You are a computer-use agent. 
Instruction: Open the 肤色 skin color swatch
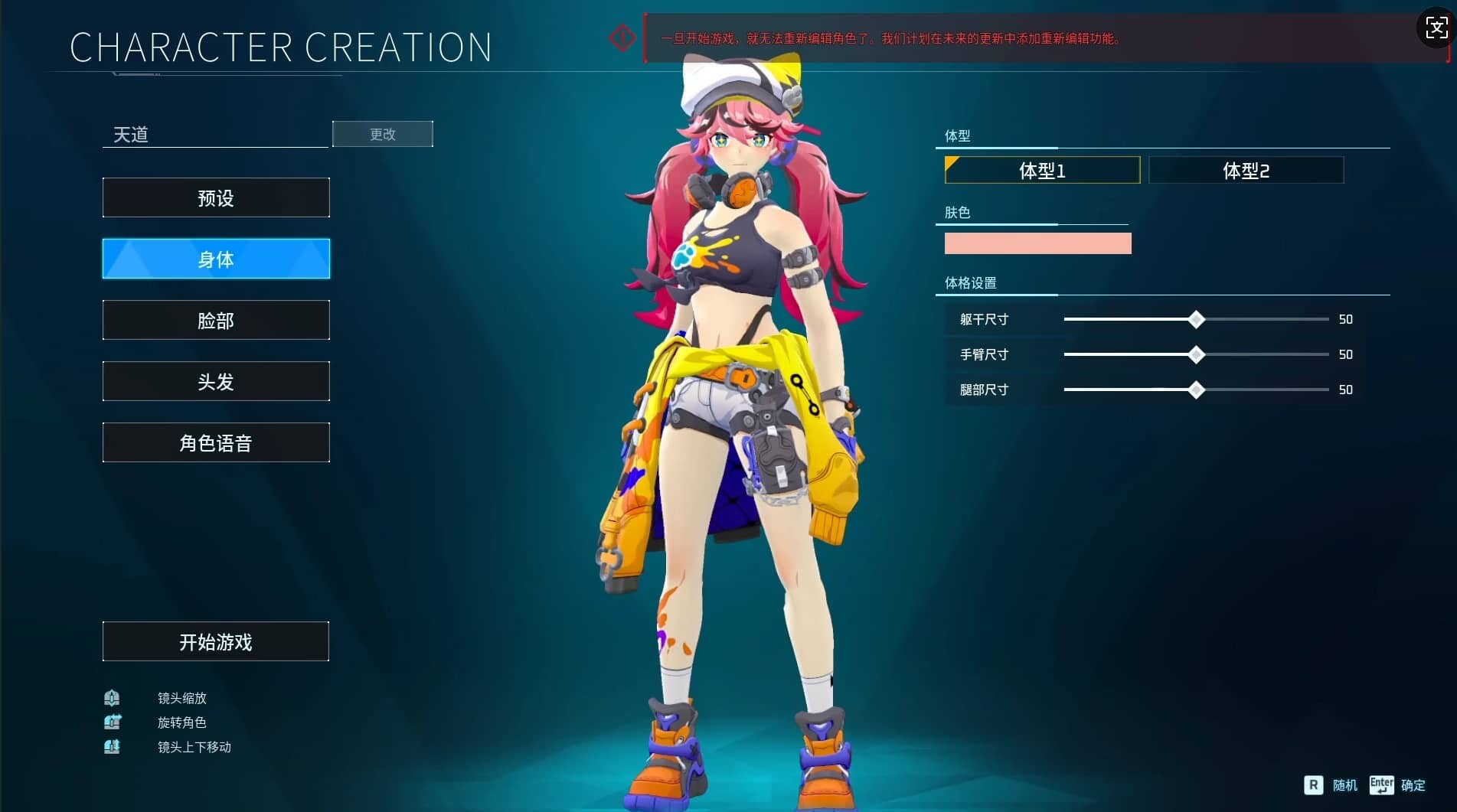tap(1037, 243)
